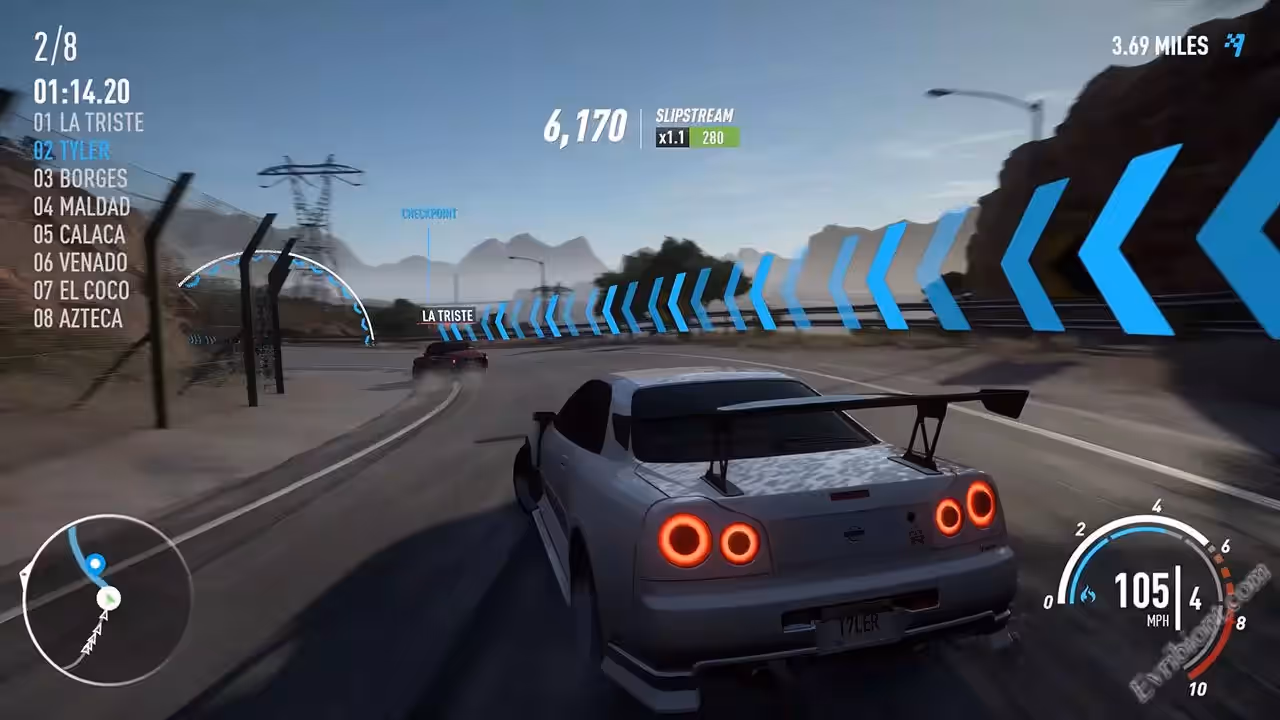Screen dimensions: 1280x720
Task: Select TYLER's row in the standings
Action: coord(71,151)
